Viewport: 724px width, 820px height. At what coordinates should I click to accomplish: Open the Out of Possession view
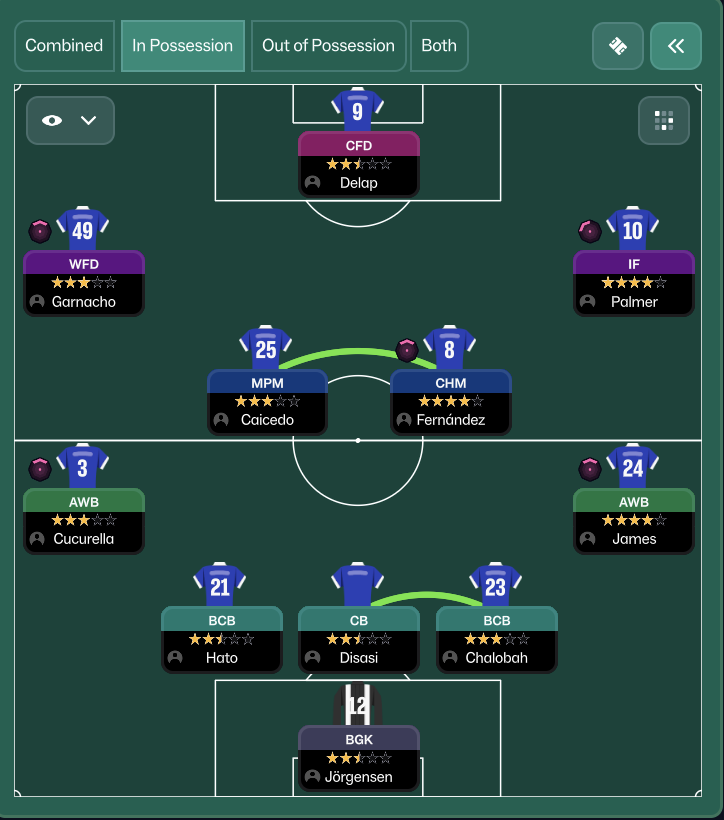click(328, 46)
